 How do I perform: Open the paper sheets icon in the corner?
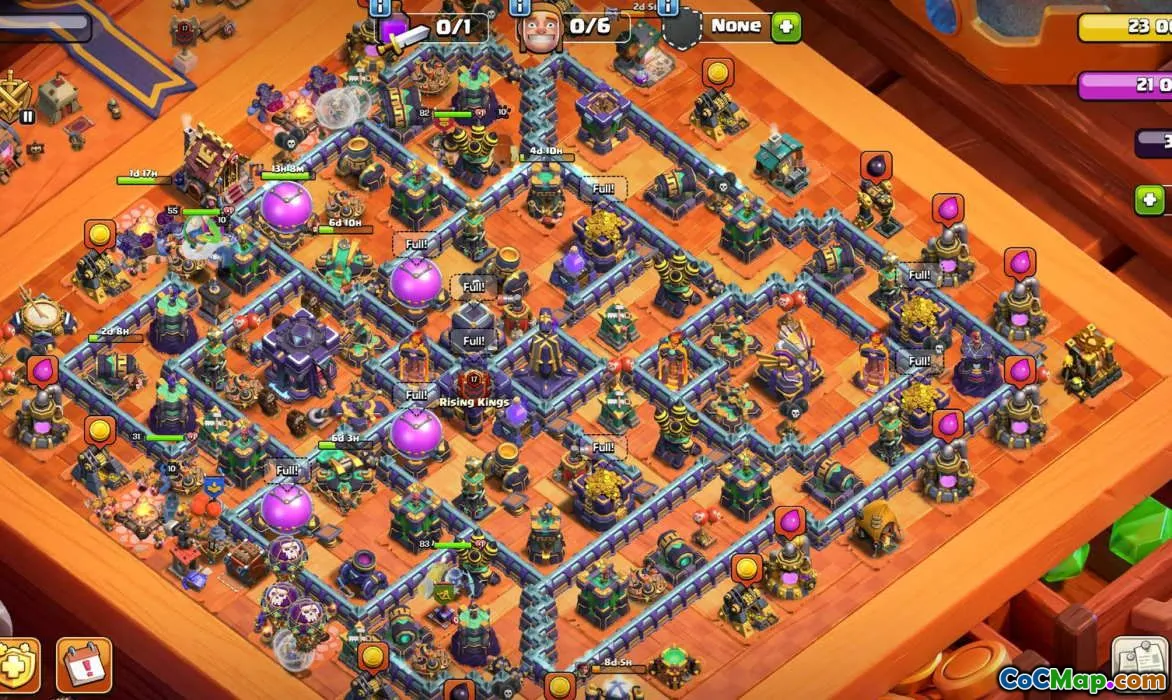tap(1140, 661)
